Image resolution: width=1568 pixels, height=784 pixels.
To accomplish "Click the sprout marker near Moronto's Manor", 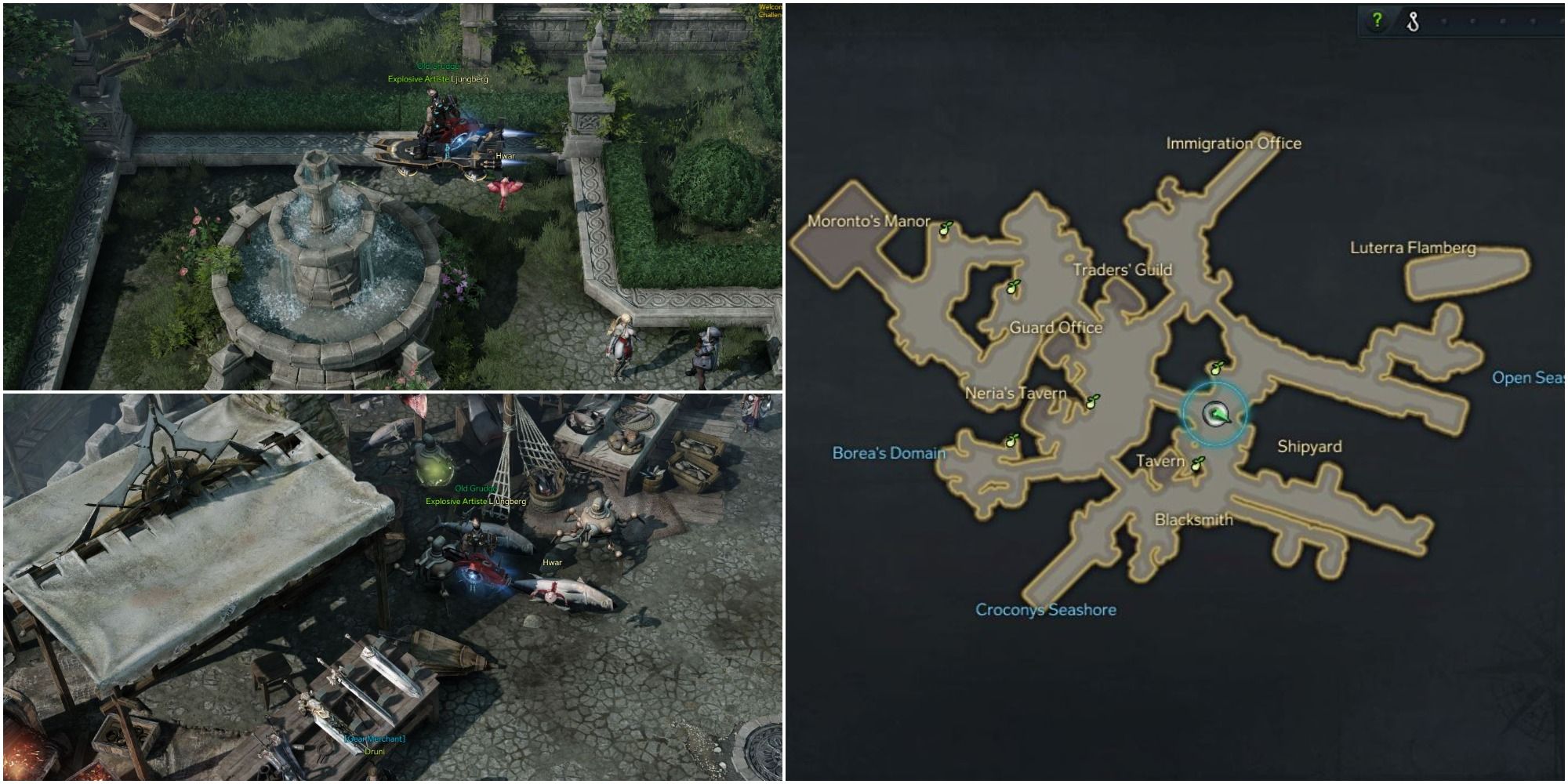I will coord(947,228).
